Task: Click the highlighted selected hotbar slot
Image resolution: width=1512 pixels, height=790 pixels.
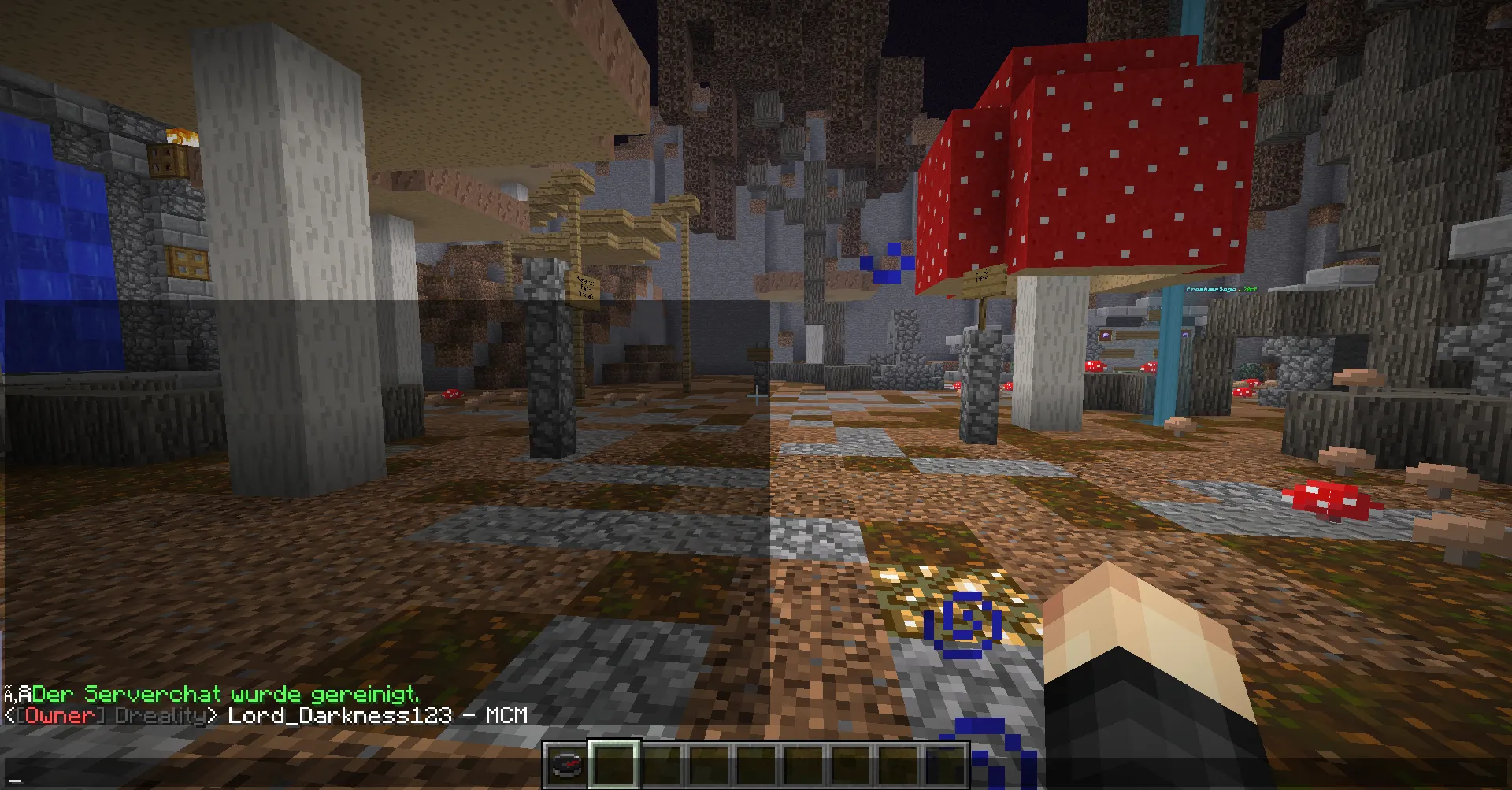Action: tap(613, 765)
